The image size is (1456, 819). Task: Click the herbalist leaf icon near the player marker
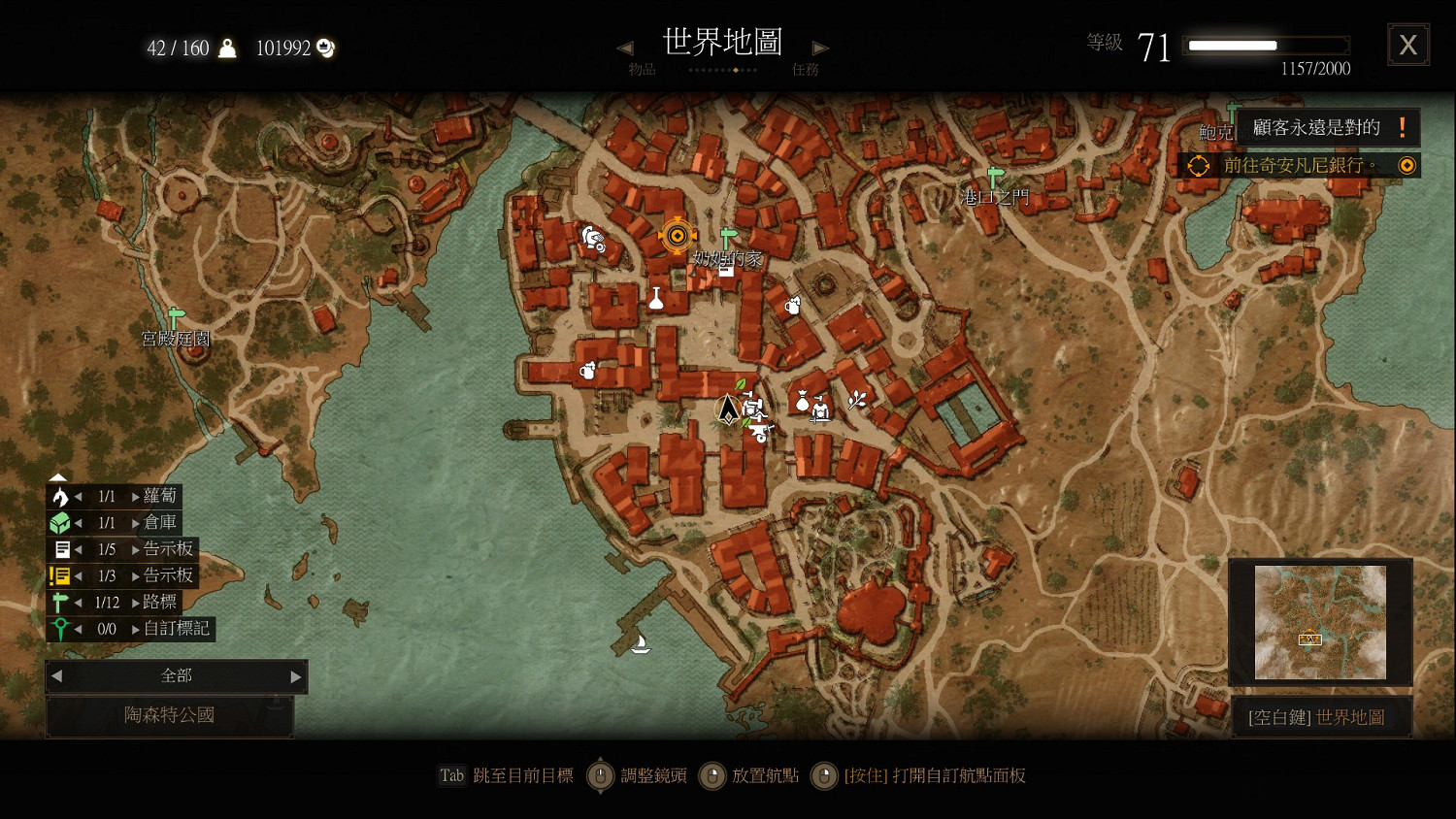[x=739, y=385]
